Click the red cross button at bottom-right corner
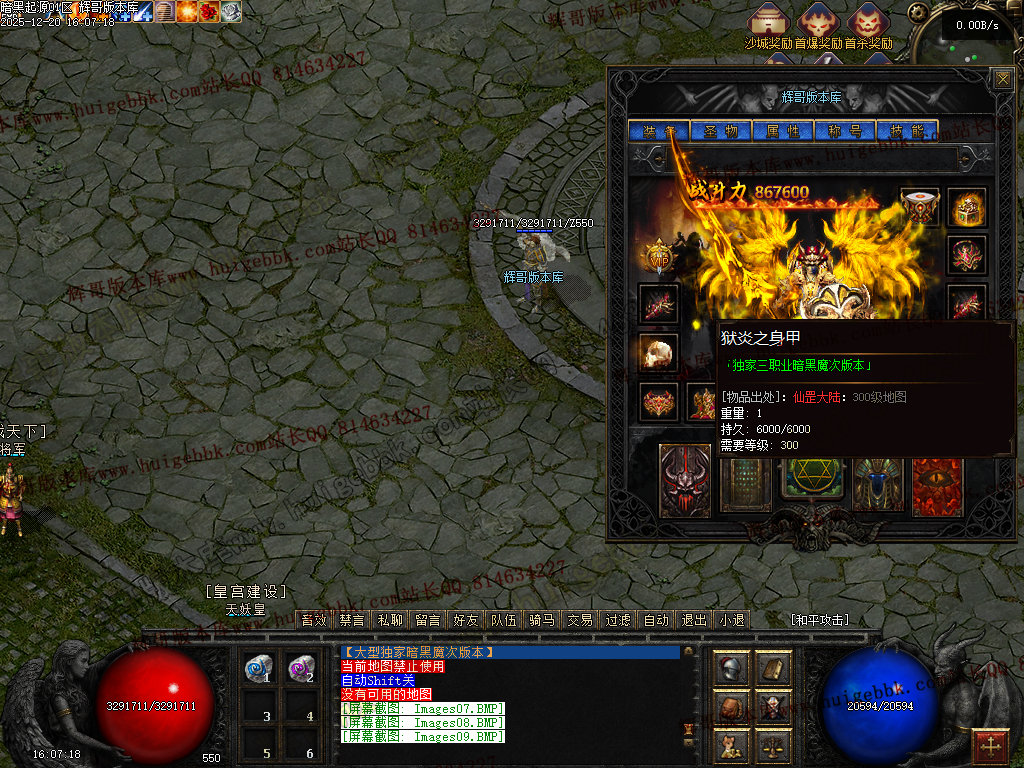 pyautogui.click(x=991, y=746)
